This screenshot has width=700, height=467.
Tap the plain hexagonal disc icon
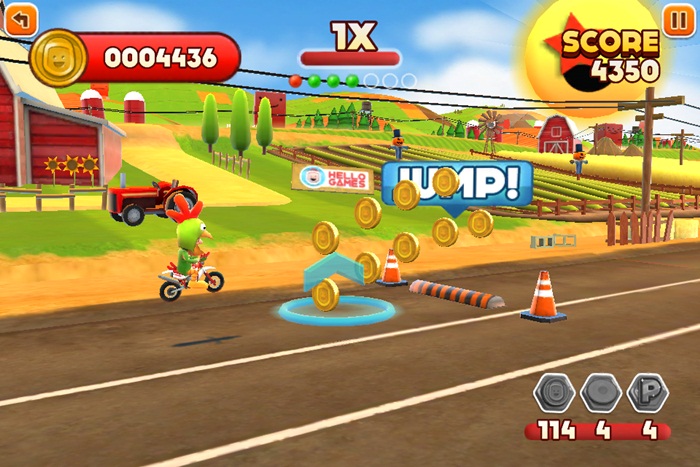[x=601, y=393]
